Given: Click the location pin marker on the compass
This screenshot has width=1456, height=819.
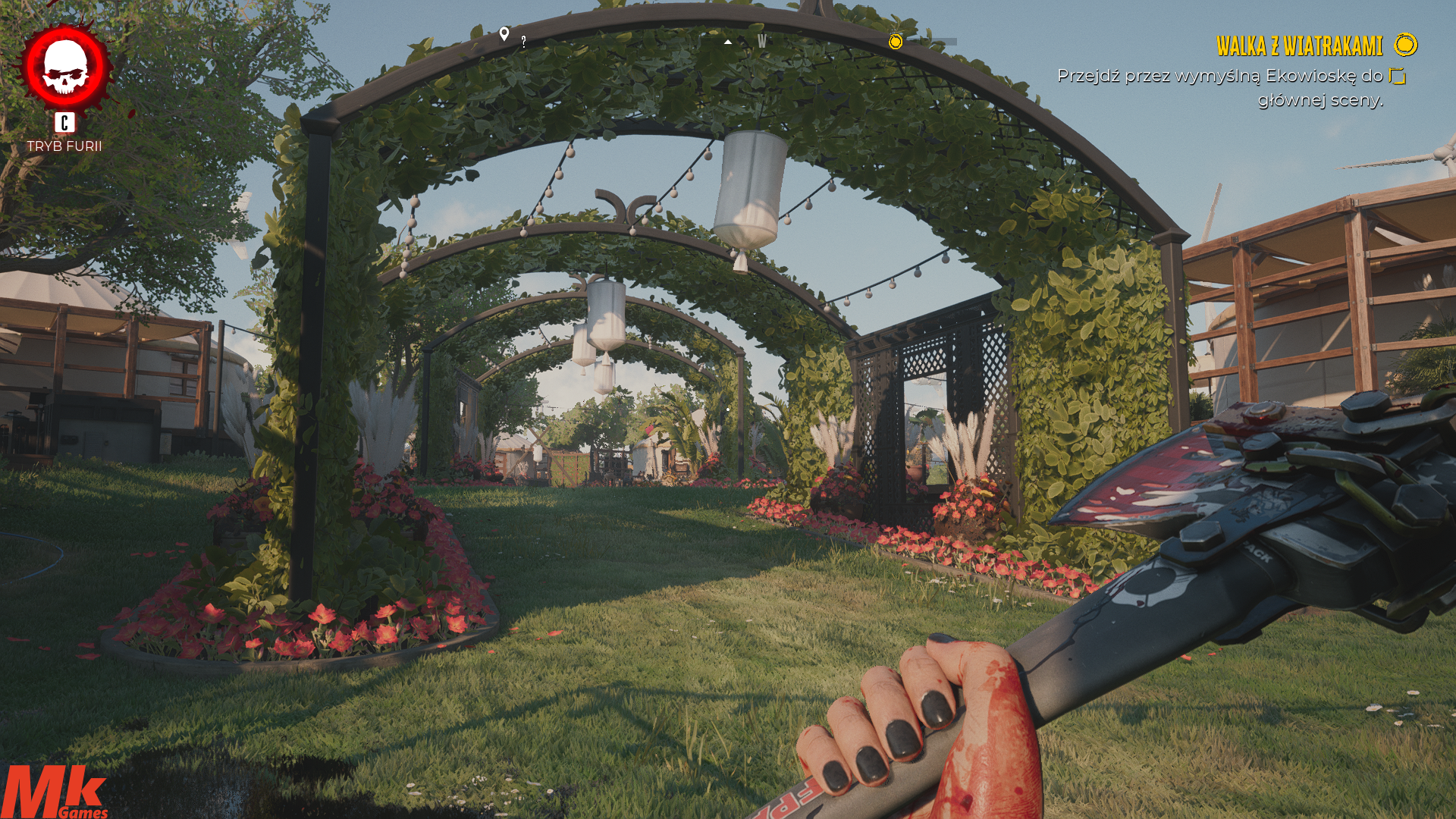Looking at the screenshot, I should (x=504, y=34).
